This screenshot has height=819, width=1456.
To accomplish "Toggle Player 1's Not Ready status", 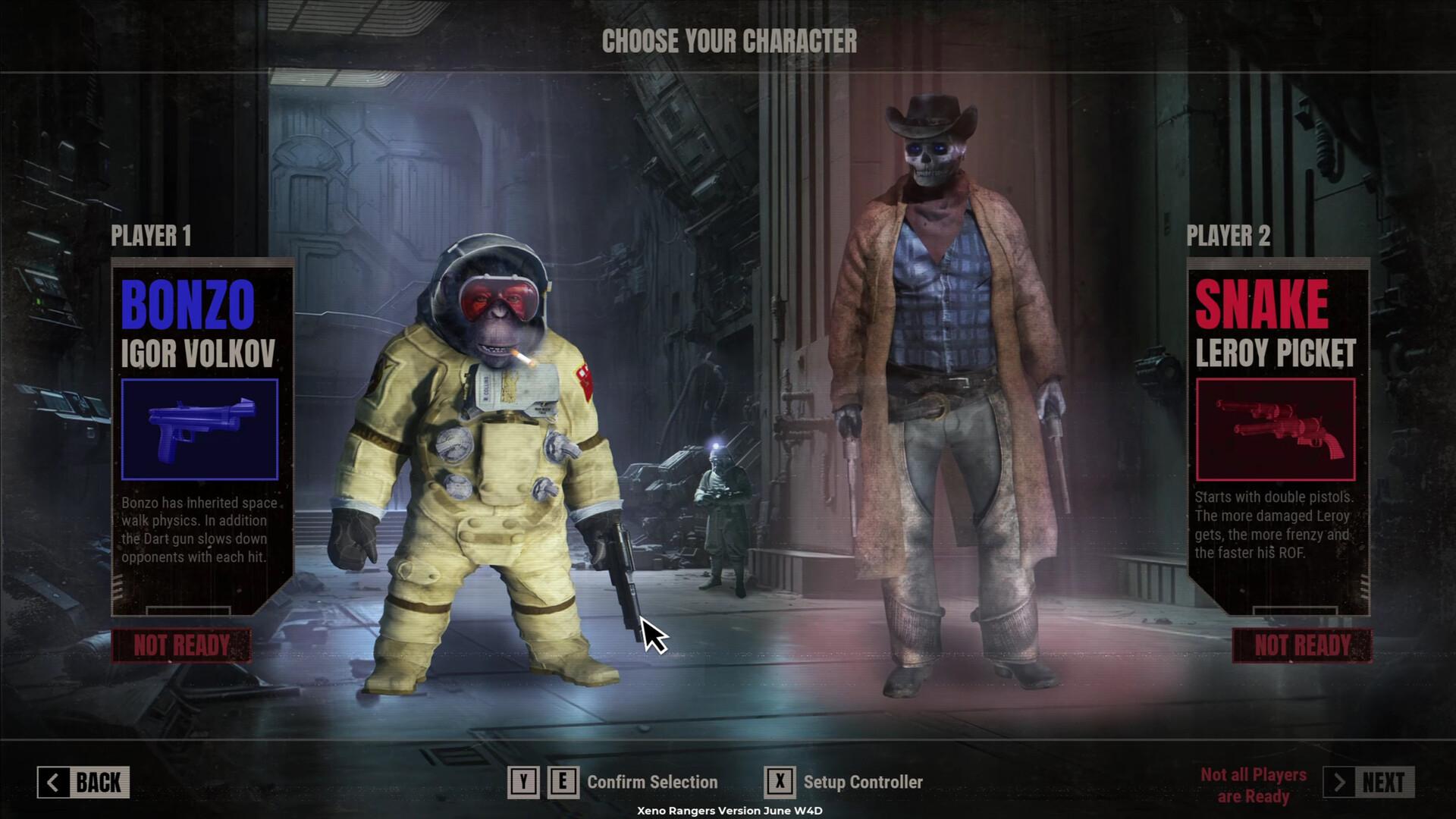I will (x=181, y=645).
